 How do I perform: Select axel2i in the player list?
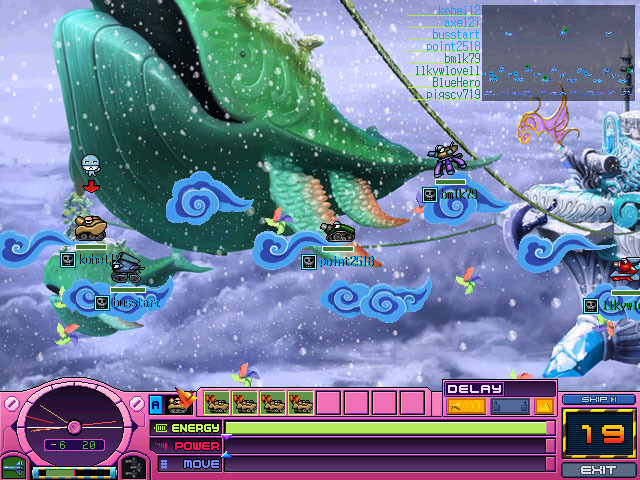point(460,21)
